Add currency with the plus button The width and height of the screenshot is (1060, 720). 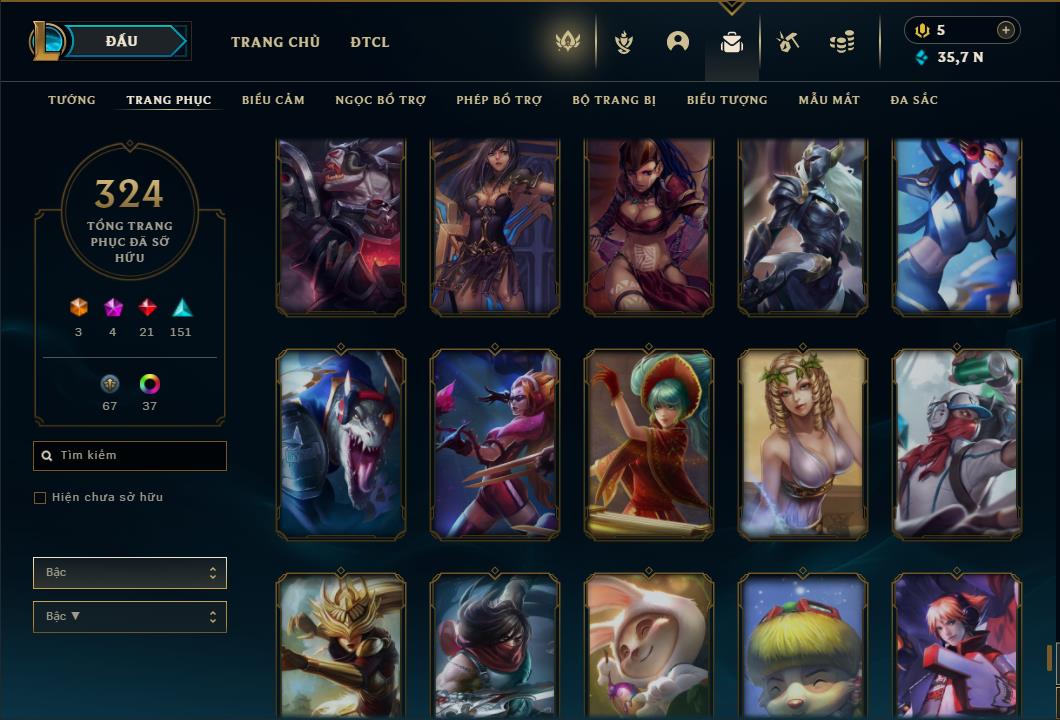tap(1006, 30)
